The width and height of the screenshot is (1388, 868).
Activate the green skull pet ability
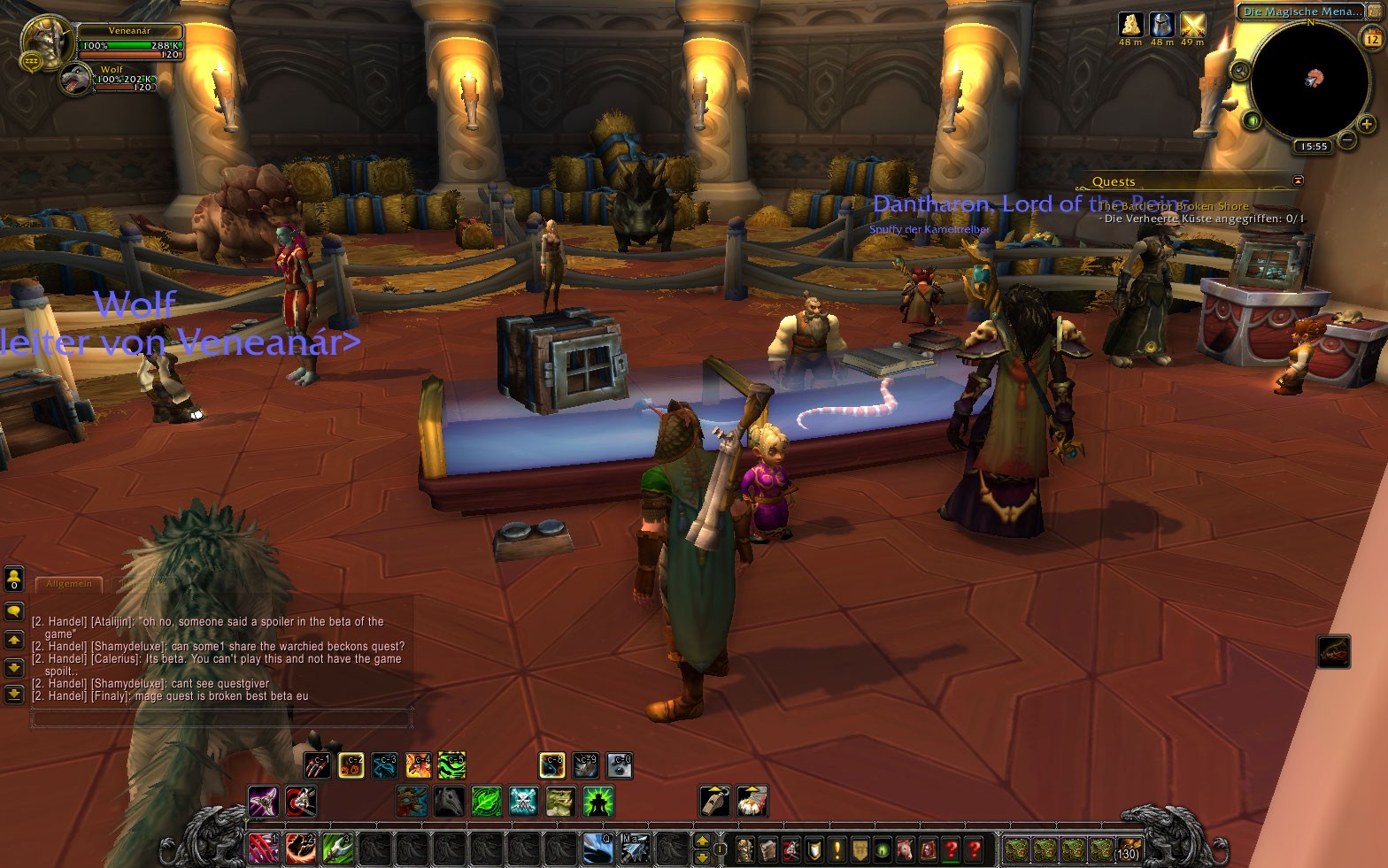pyautogui.click(x=523, y=802)
